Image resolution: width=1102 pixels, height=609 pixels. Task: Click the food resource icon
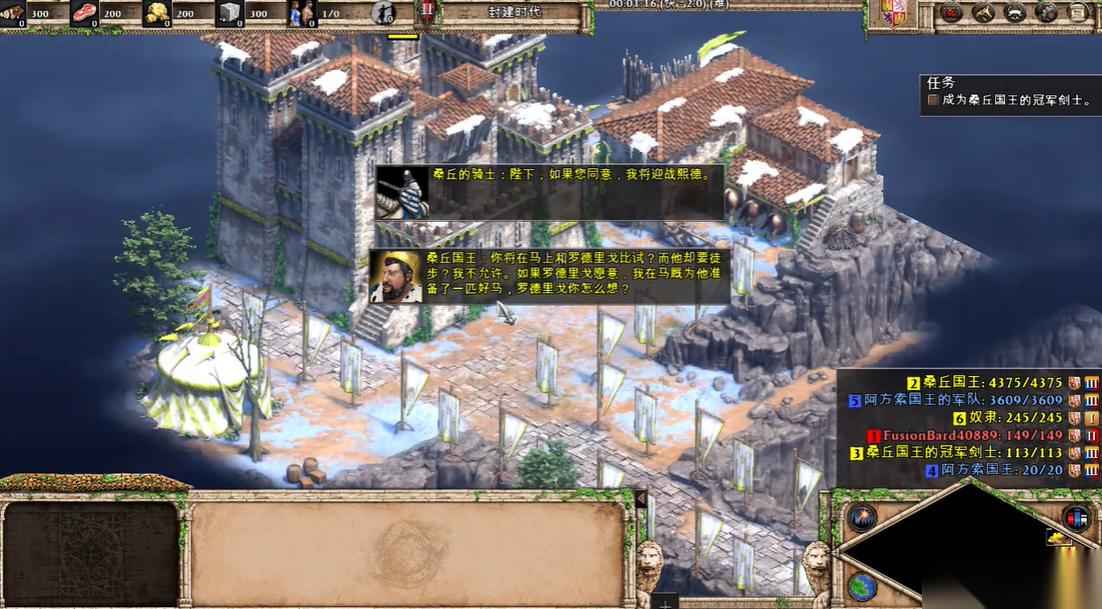(x=83, y=13)
